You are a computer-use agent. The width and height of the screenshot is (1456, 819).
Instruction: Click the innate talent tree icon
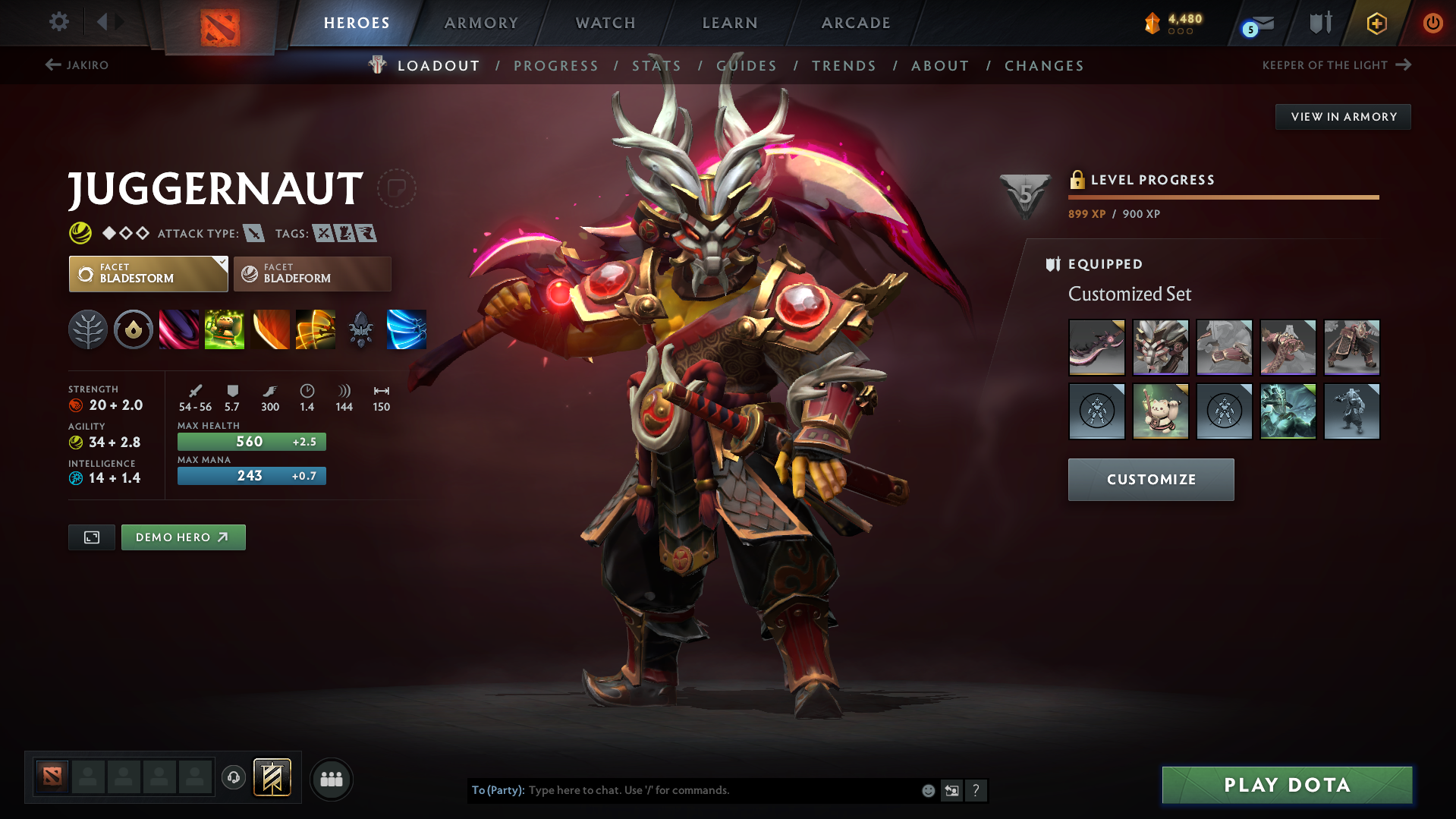tap(88, 329)
